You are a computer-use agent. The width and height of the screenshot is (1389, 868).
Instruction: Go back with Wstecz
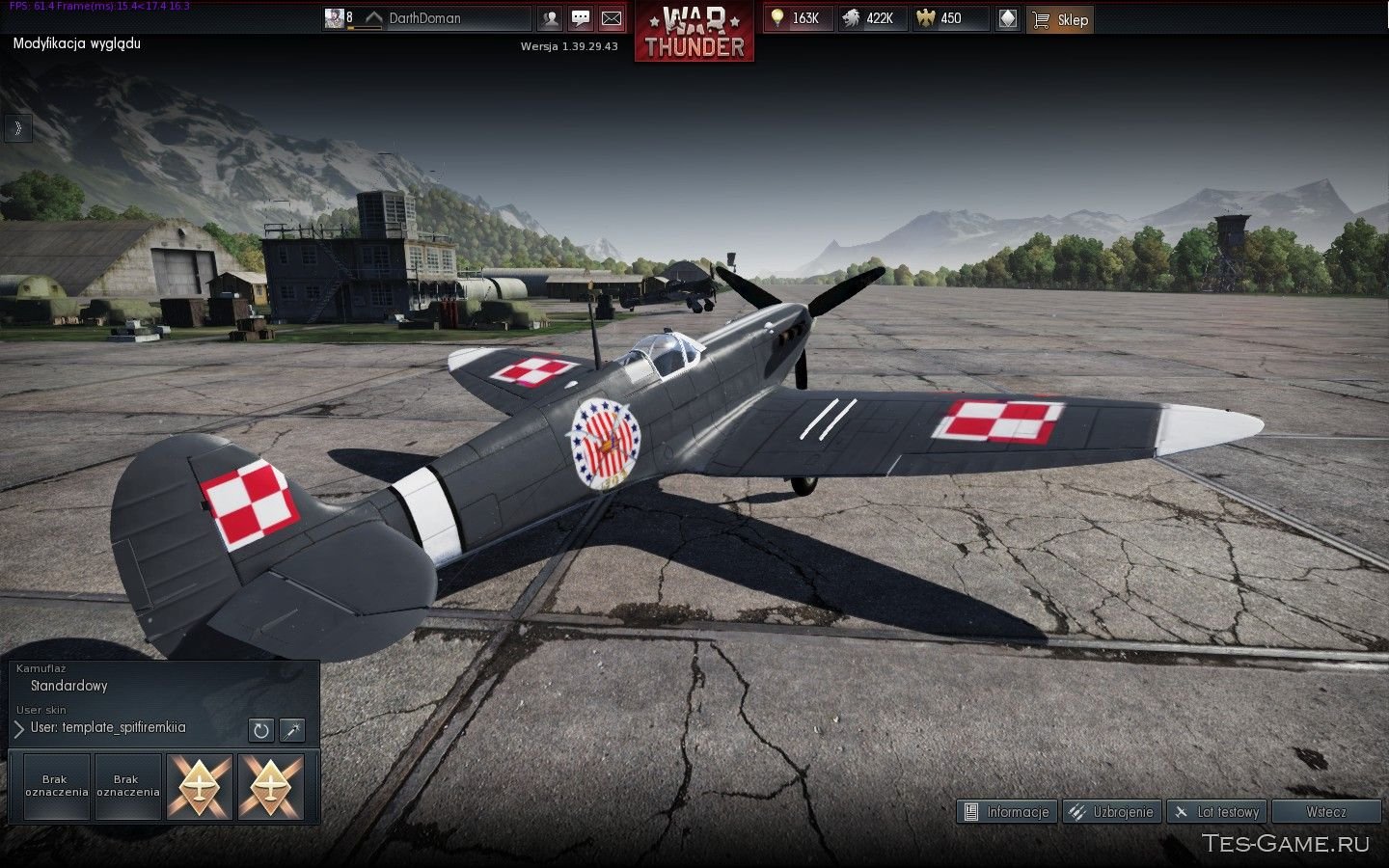coord(1325,812)
